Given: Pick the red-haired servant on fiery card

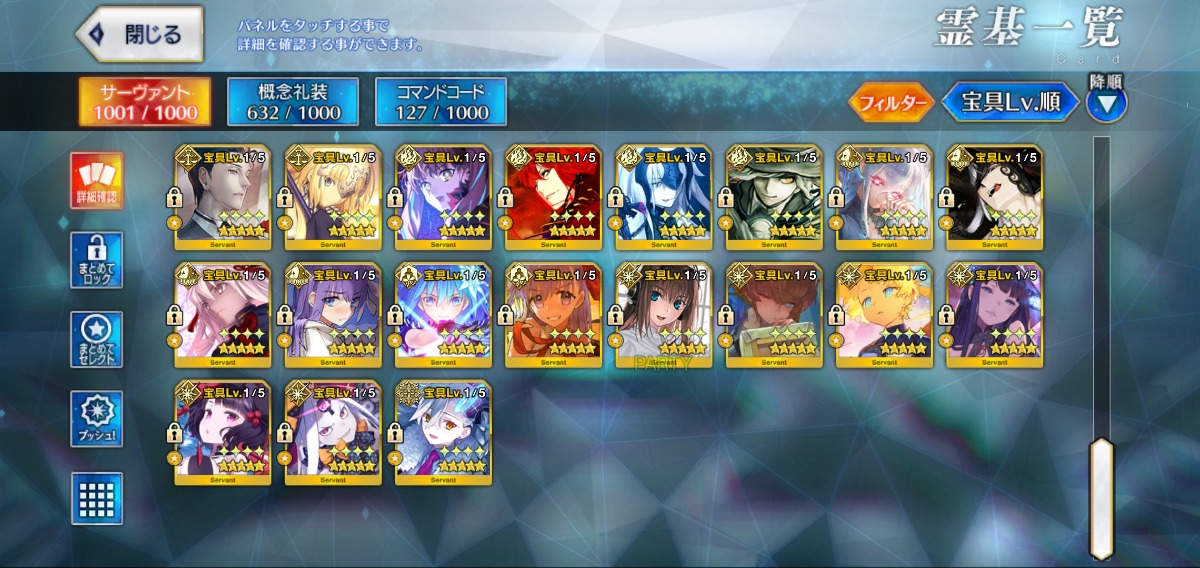Looking at the screenshot, I should click(x=553, y=197).
